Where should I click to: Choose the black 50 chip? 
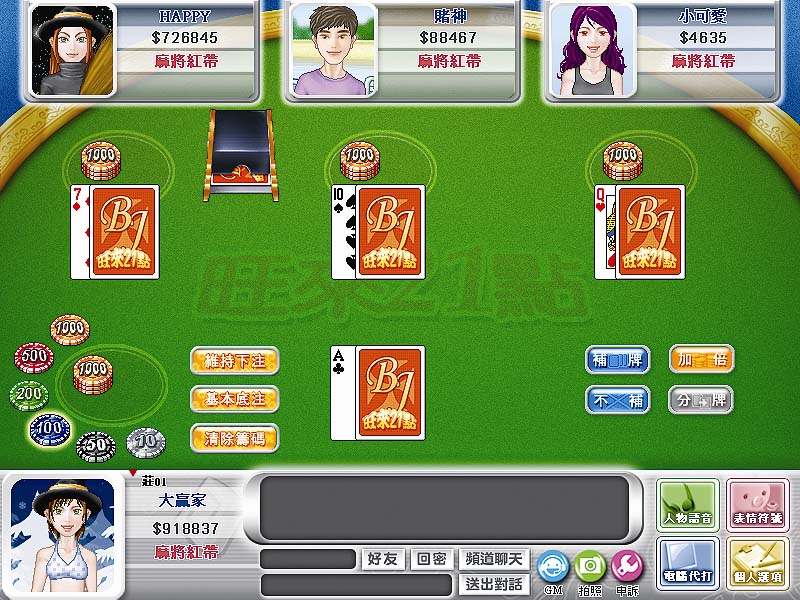click(x=96, y=443)
